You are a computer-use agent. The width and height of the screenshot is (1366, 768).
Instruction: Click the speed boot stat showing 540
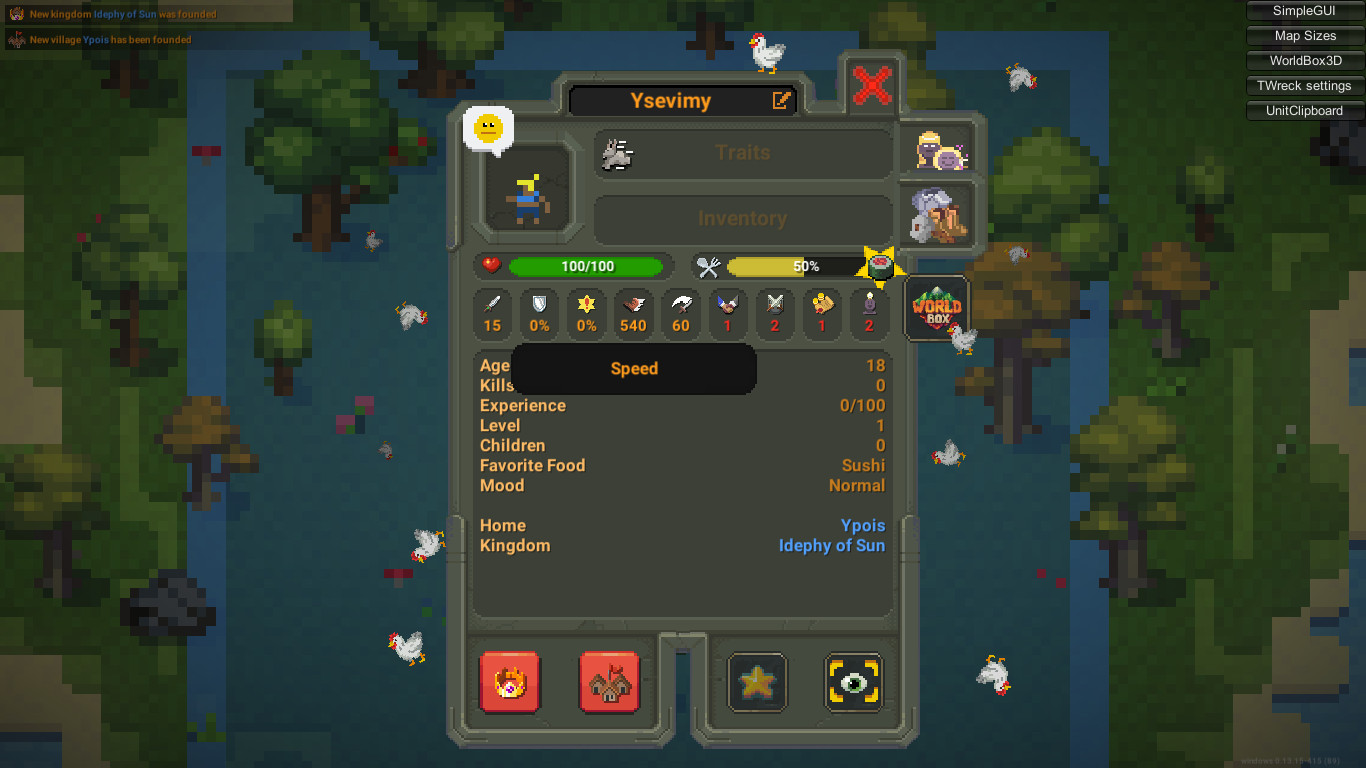(633, 314)
